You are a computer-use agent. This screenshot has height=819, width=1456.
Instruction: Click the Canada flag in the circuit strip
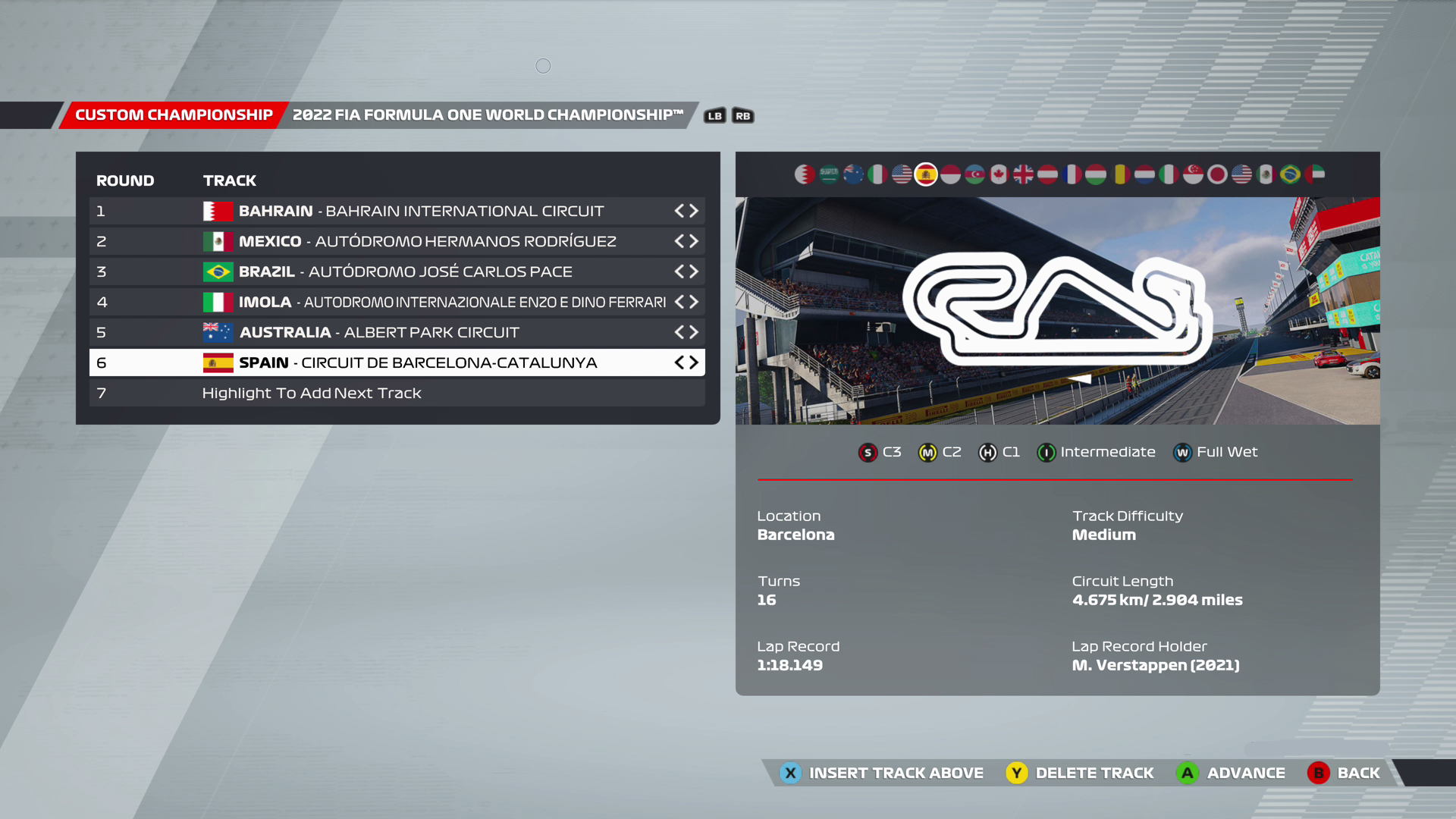point(999,174)
